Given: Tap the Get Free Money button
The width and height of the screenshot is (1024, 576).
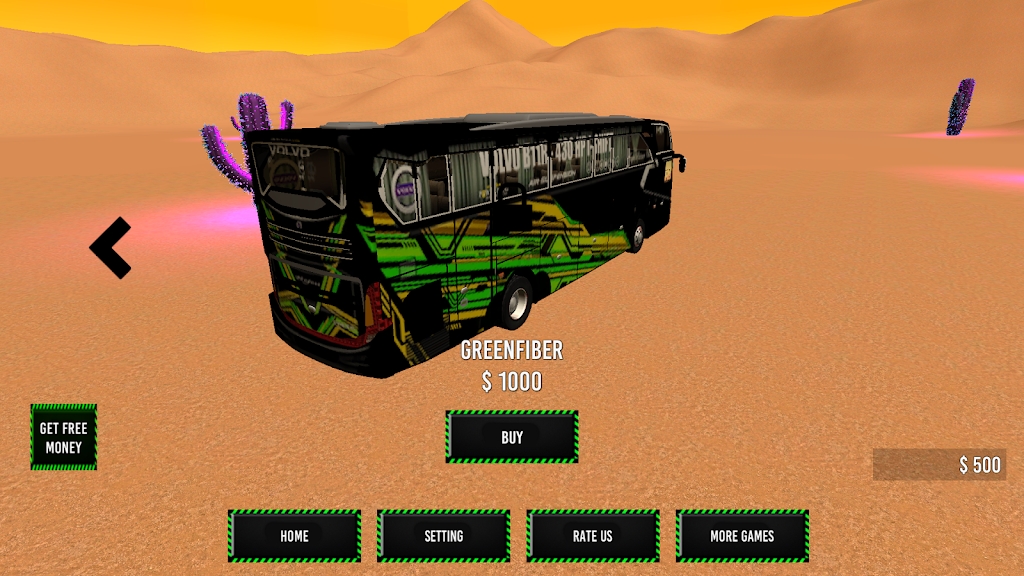Looking at the screenshot, I should [64, 437].
